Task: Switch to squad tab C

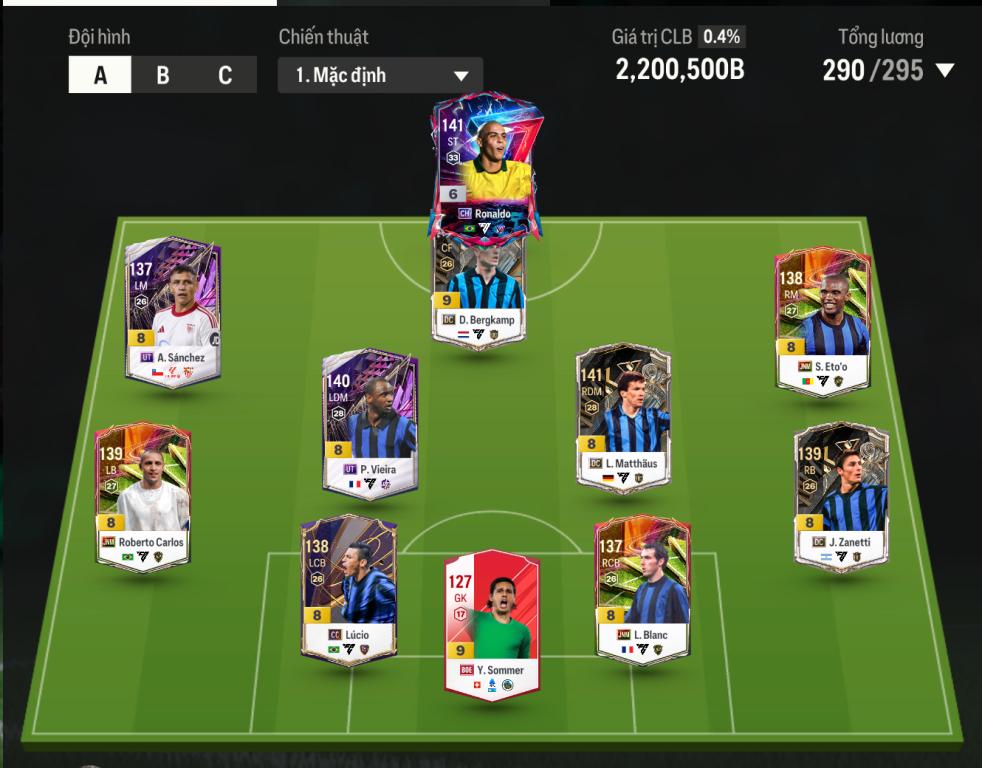Action: click(225, 75)
